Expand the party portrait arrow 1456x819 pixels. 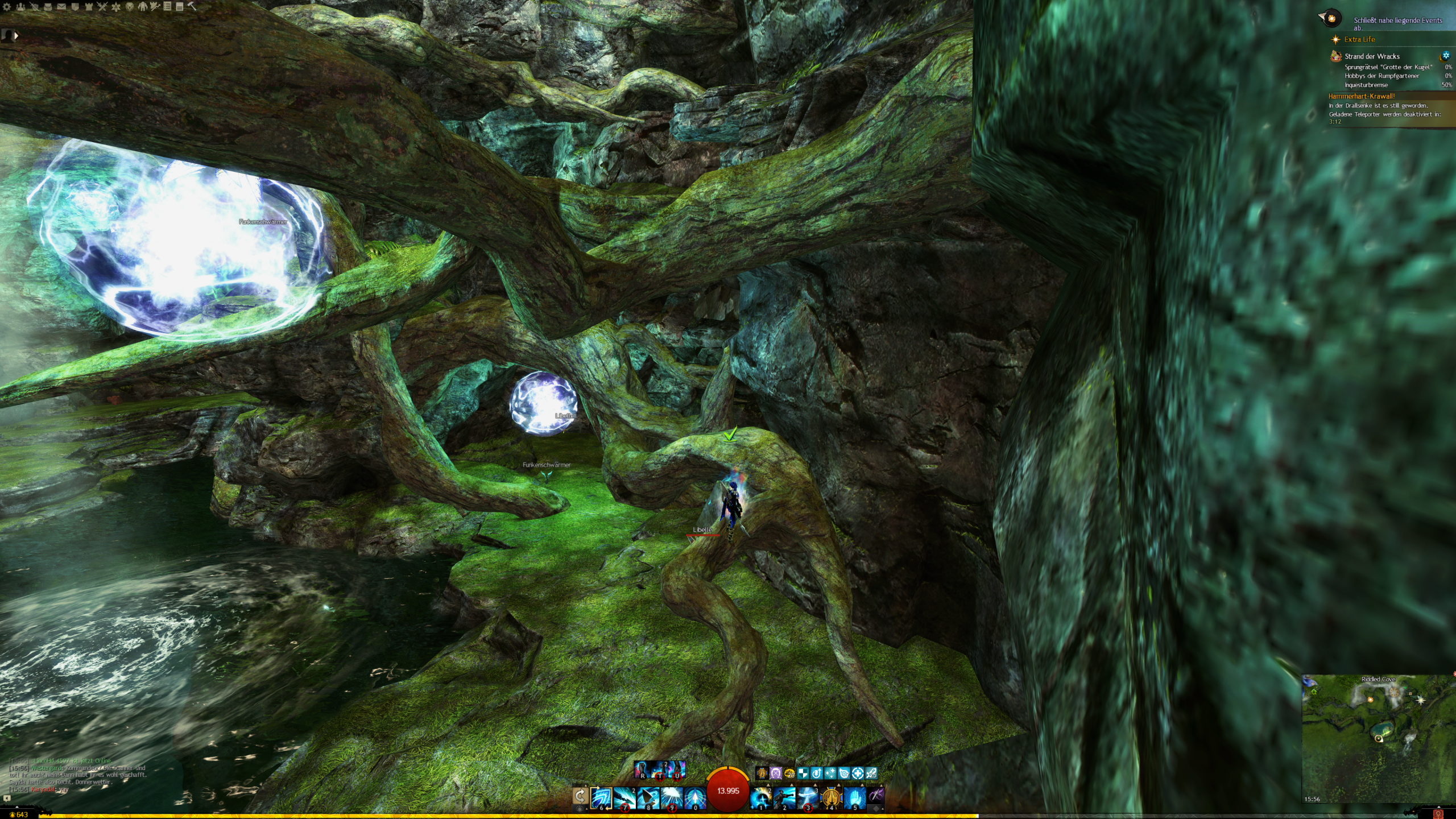pyautogui.click(x=16, y=35)
